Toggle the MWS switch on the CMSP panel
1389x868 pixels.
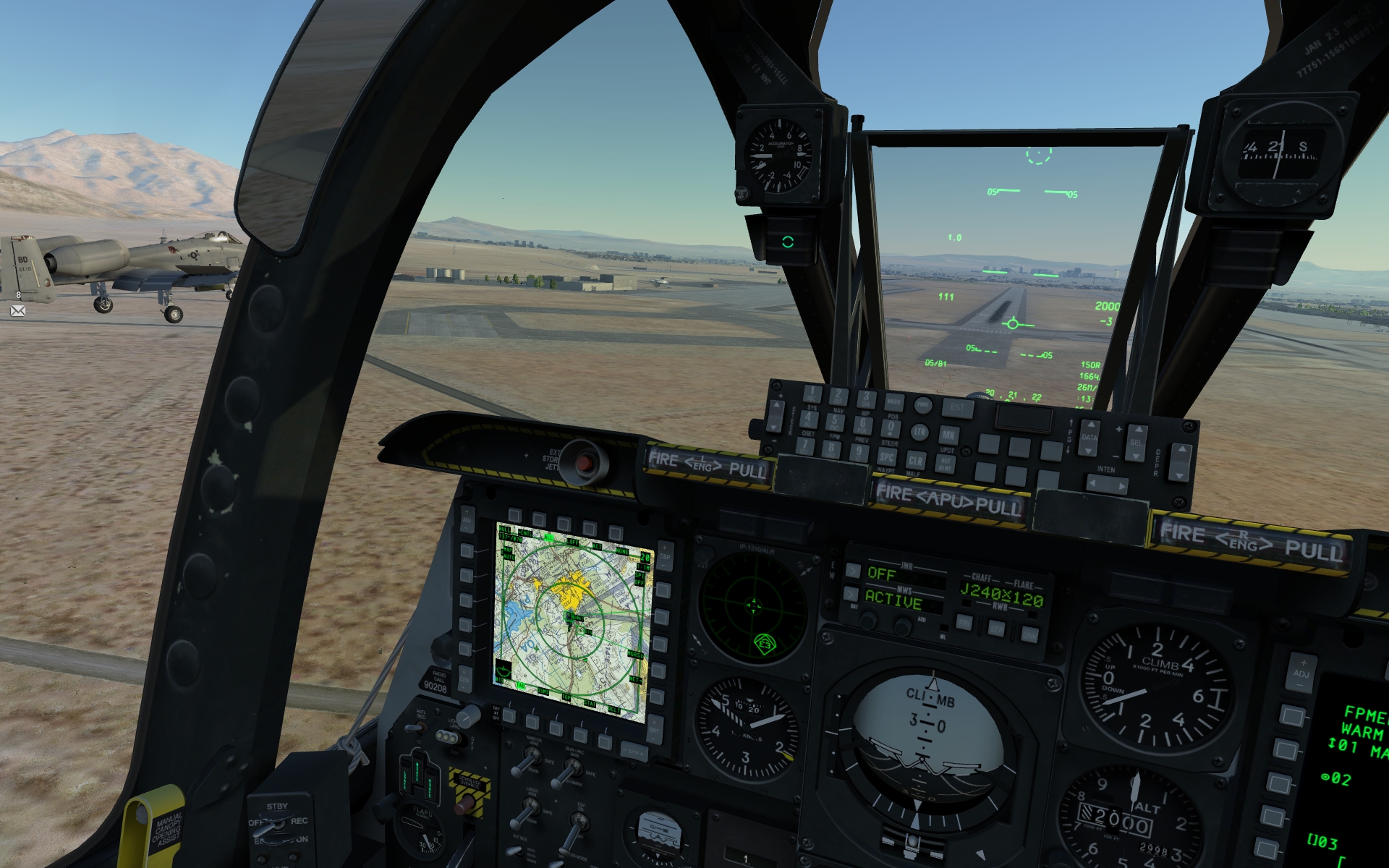tap(851, 595)
